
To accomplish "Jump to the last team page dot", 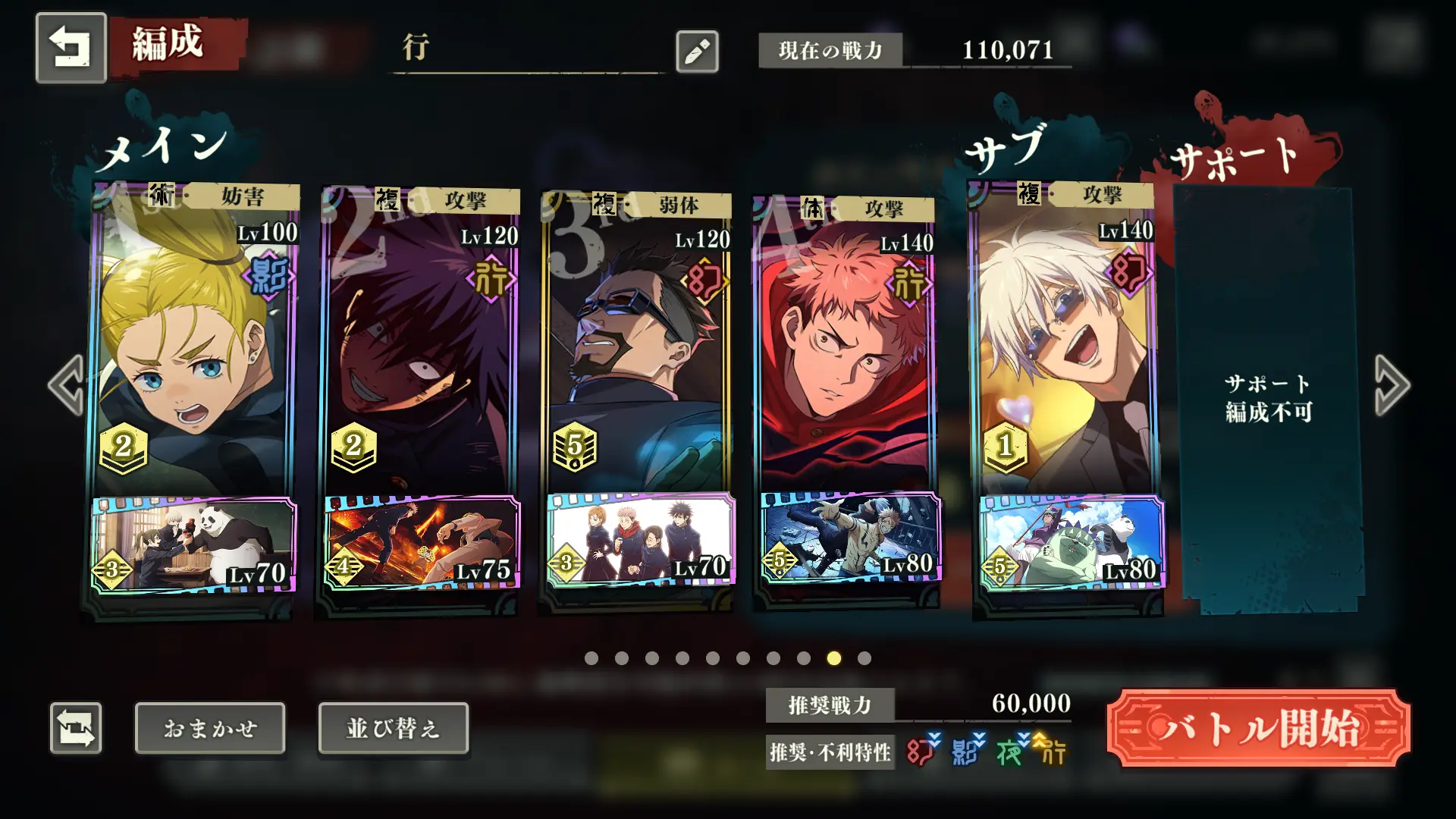I will pyautogui.click(x=864, y=658).
